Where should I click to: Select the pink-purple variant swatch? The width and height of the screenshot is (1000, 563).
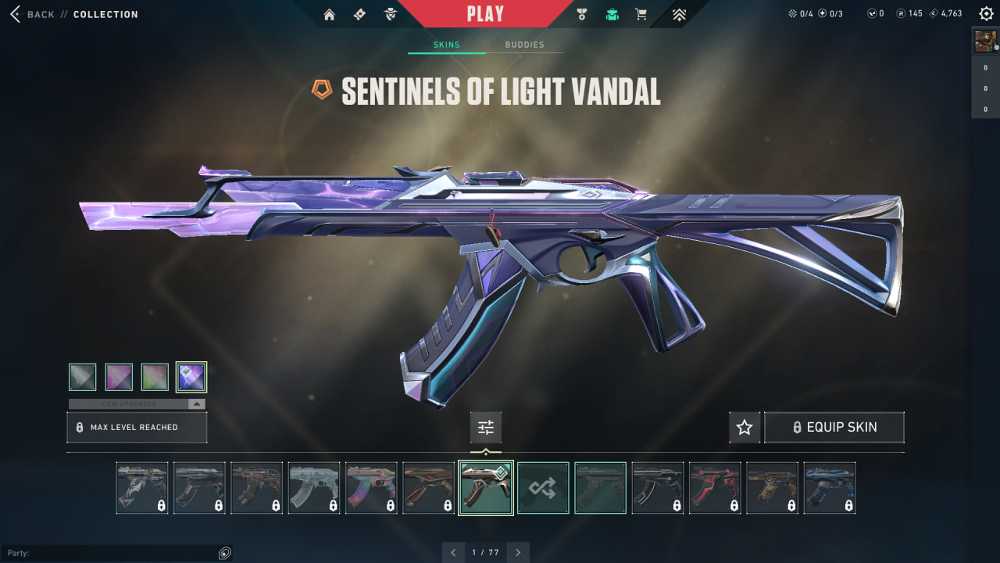point(119,376)
